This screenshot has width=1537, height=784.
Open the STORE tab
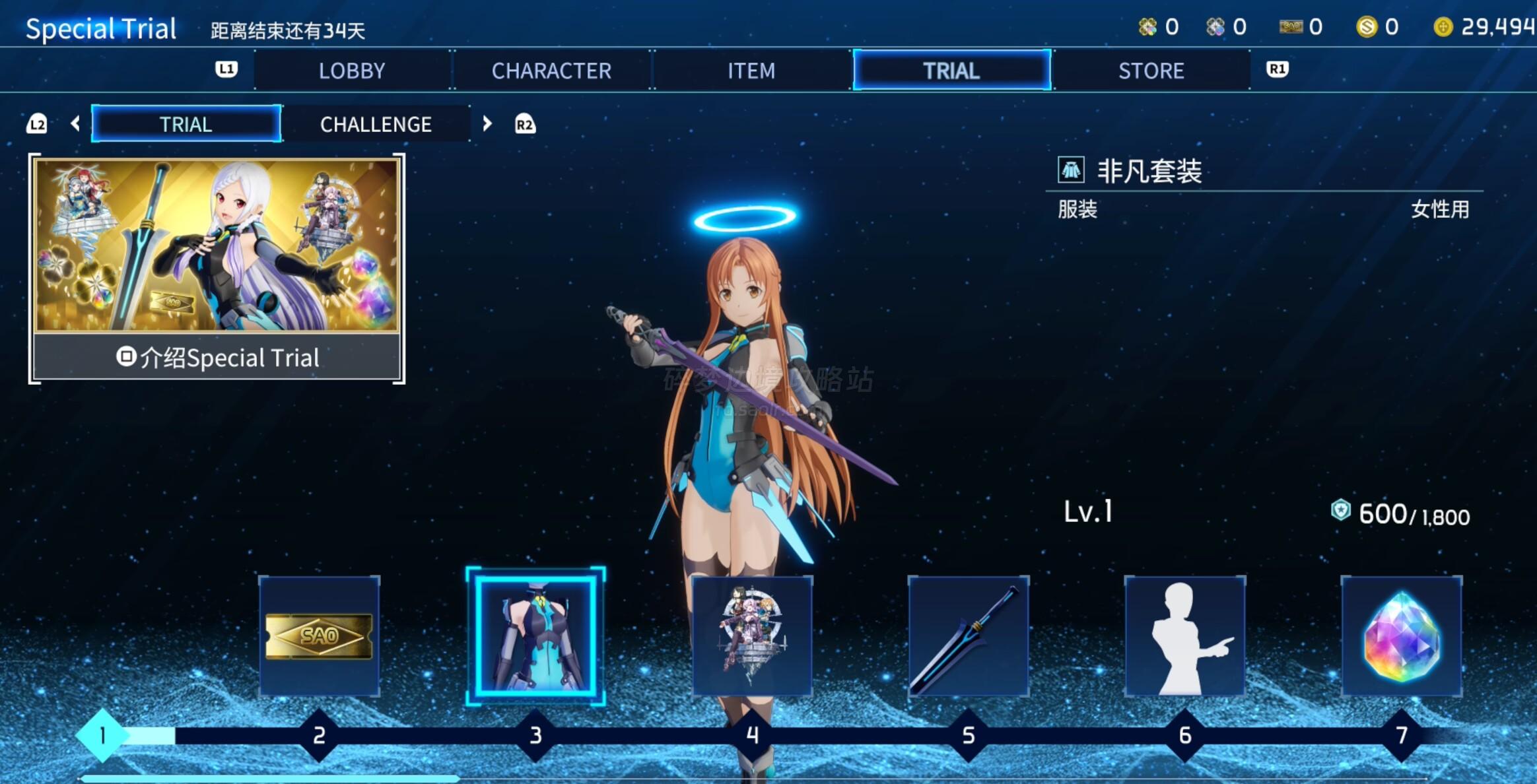pos(1151,71)
